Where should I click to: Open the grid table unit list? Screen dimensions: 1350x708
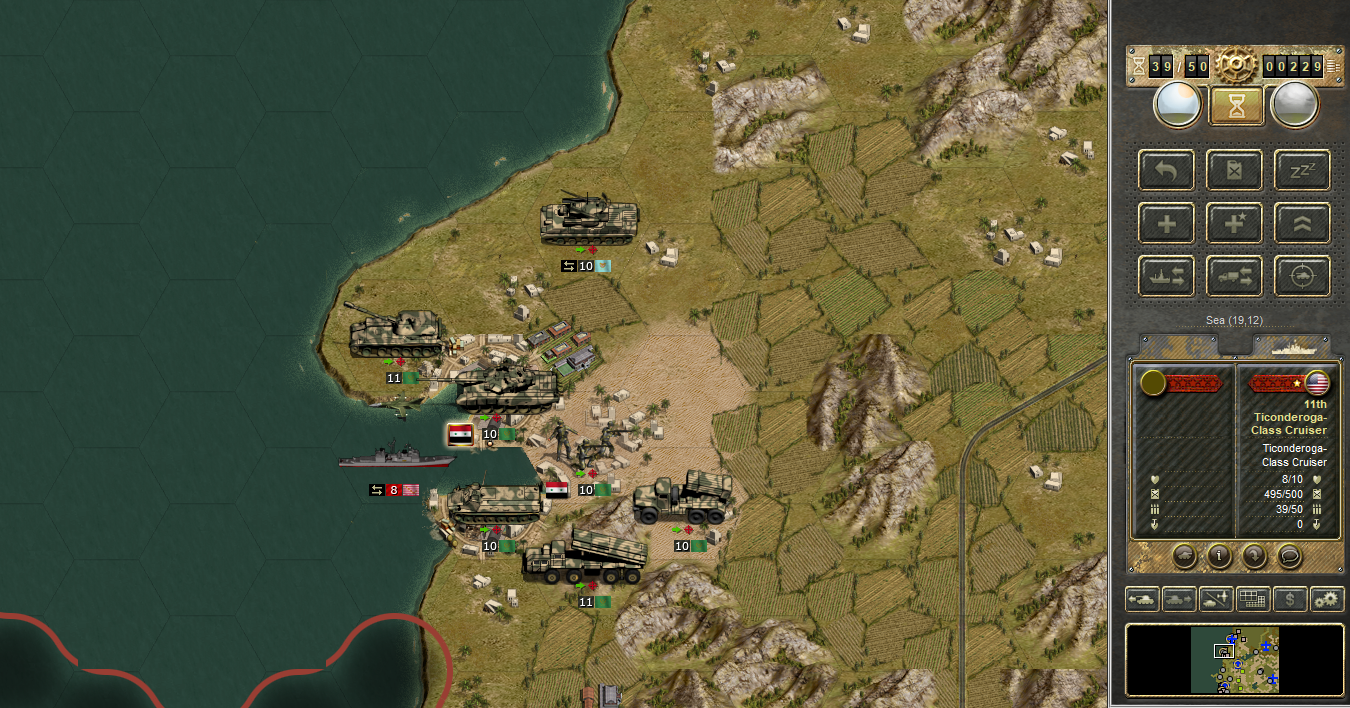pyautogui.click(x=1253, y=599)
